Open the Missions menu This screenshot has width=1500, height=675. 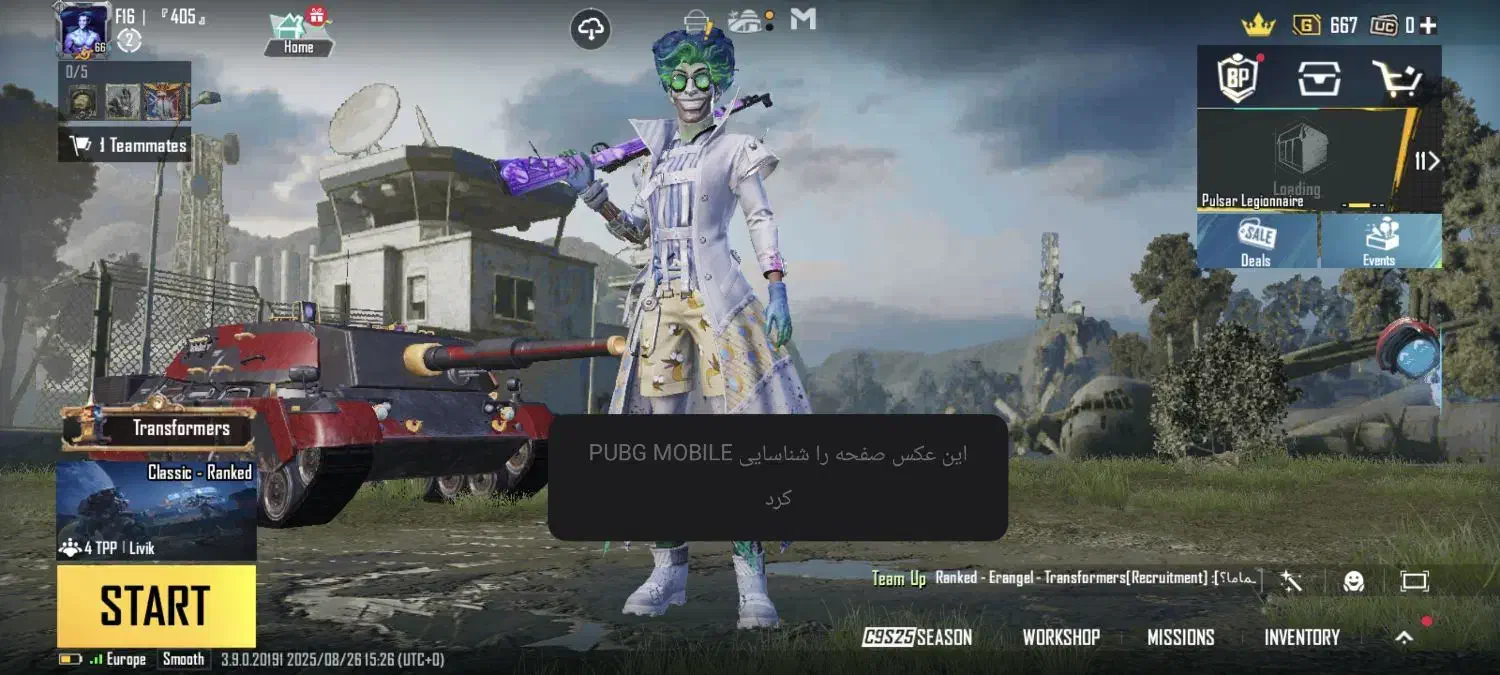coord(1181,638)
